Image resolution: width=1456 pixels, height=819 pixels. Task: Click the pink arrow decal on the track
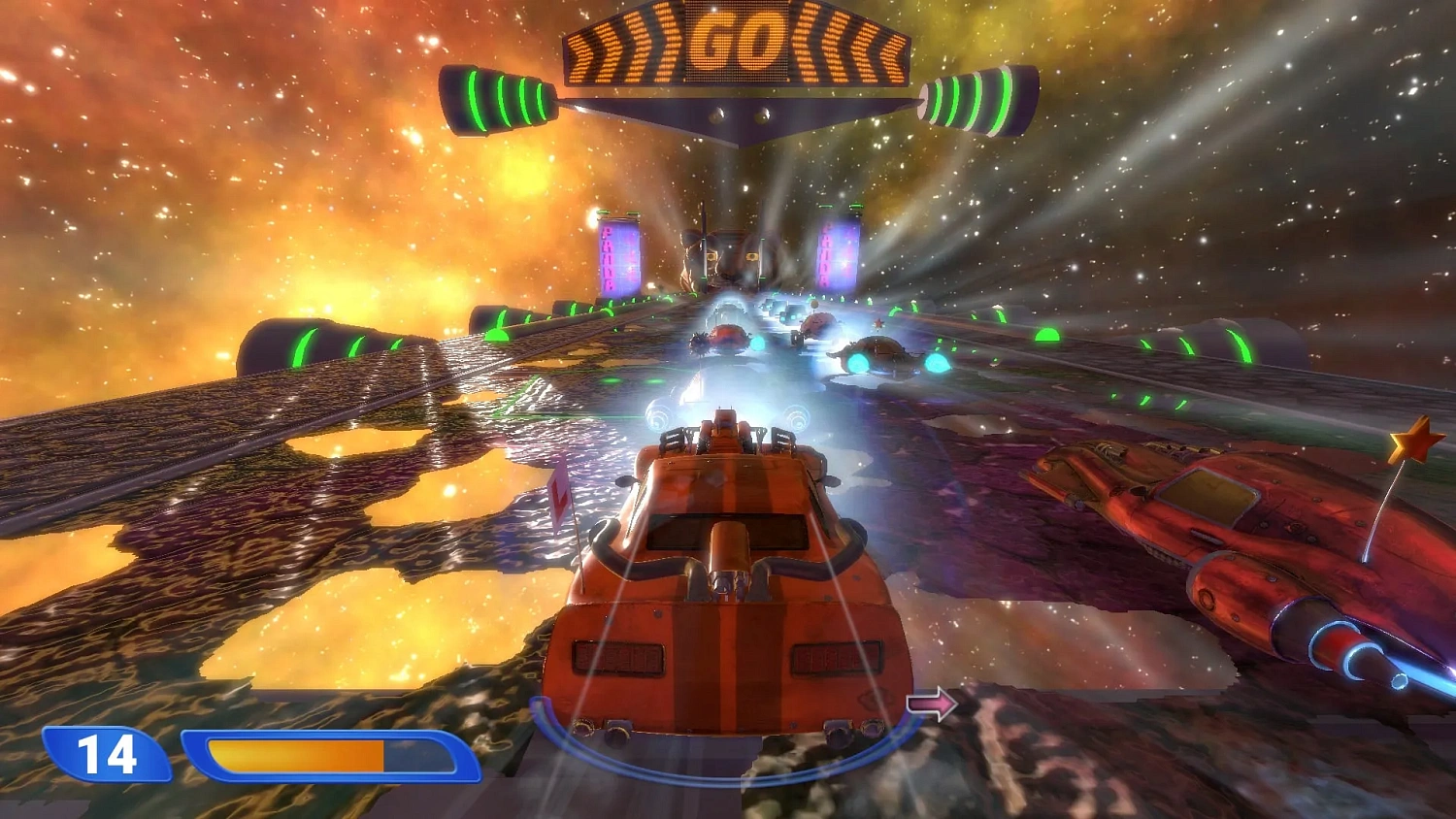[x=929, y=702]
